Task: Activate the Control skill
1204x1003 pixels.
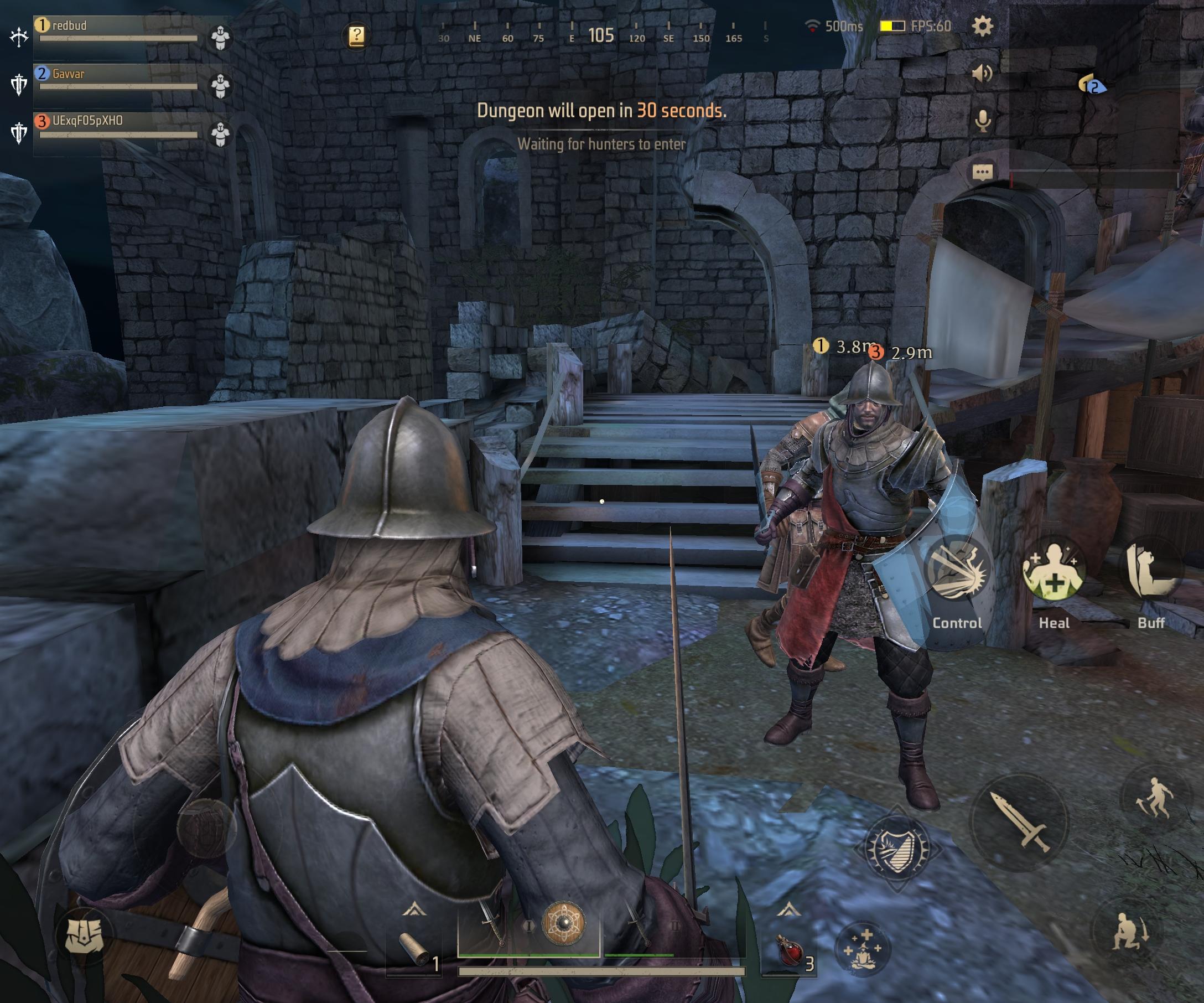Action: (956, 572)
